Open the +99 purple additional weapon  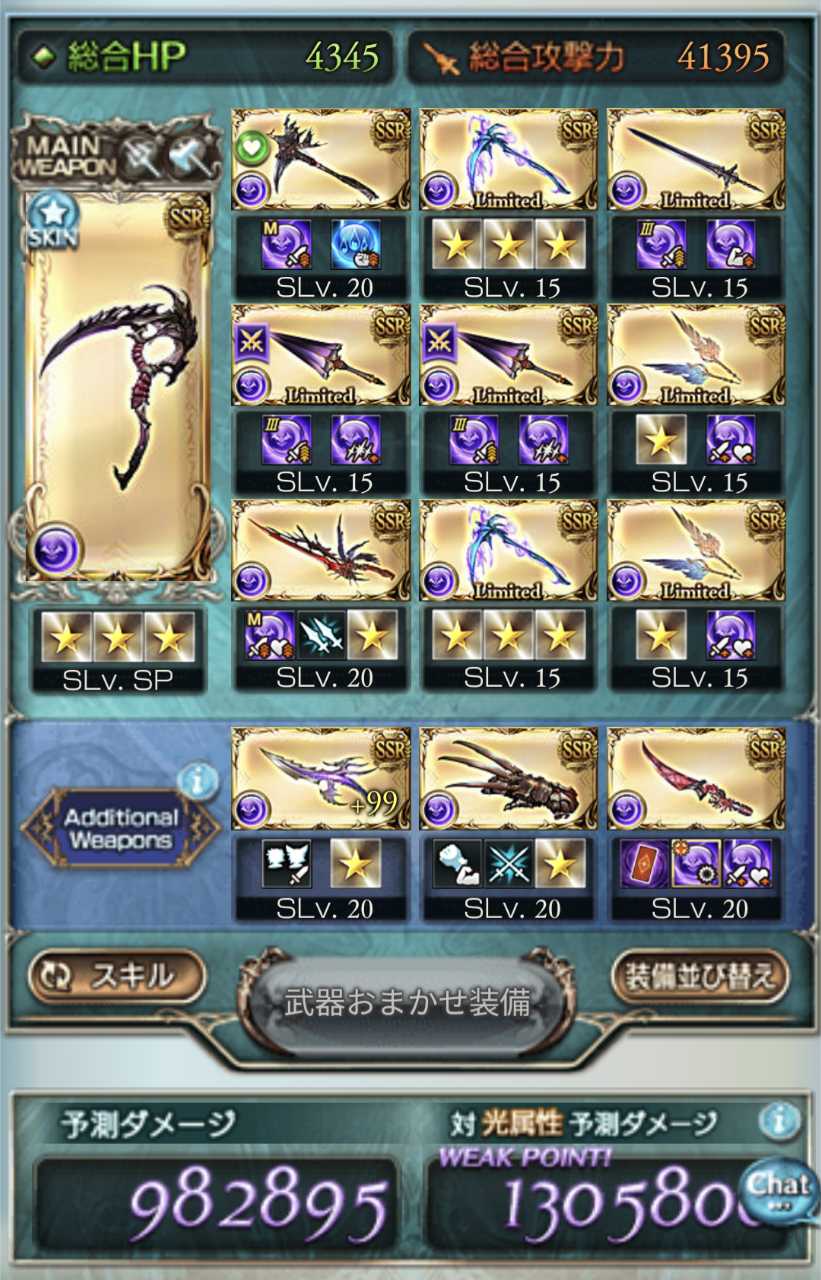pos(321,779)
